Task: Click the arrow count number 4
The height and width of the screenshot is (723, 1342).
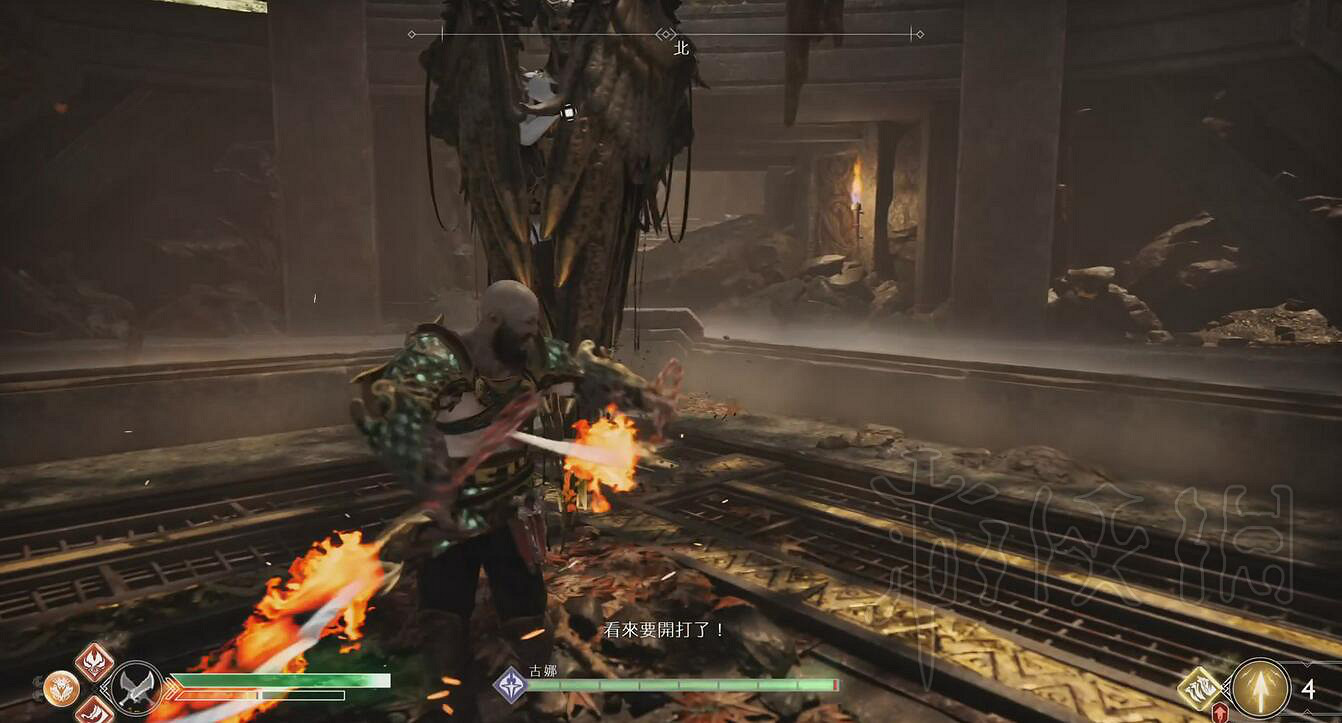Action: (x=1309, y=689)
